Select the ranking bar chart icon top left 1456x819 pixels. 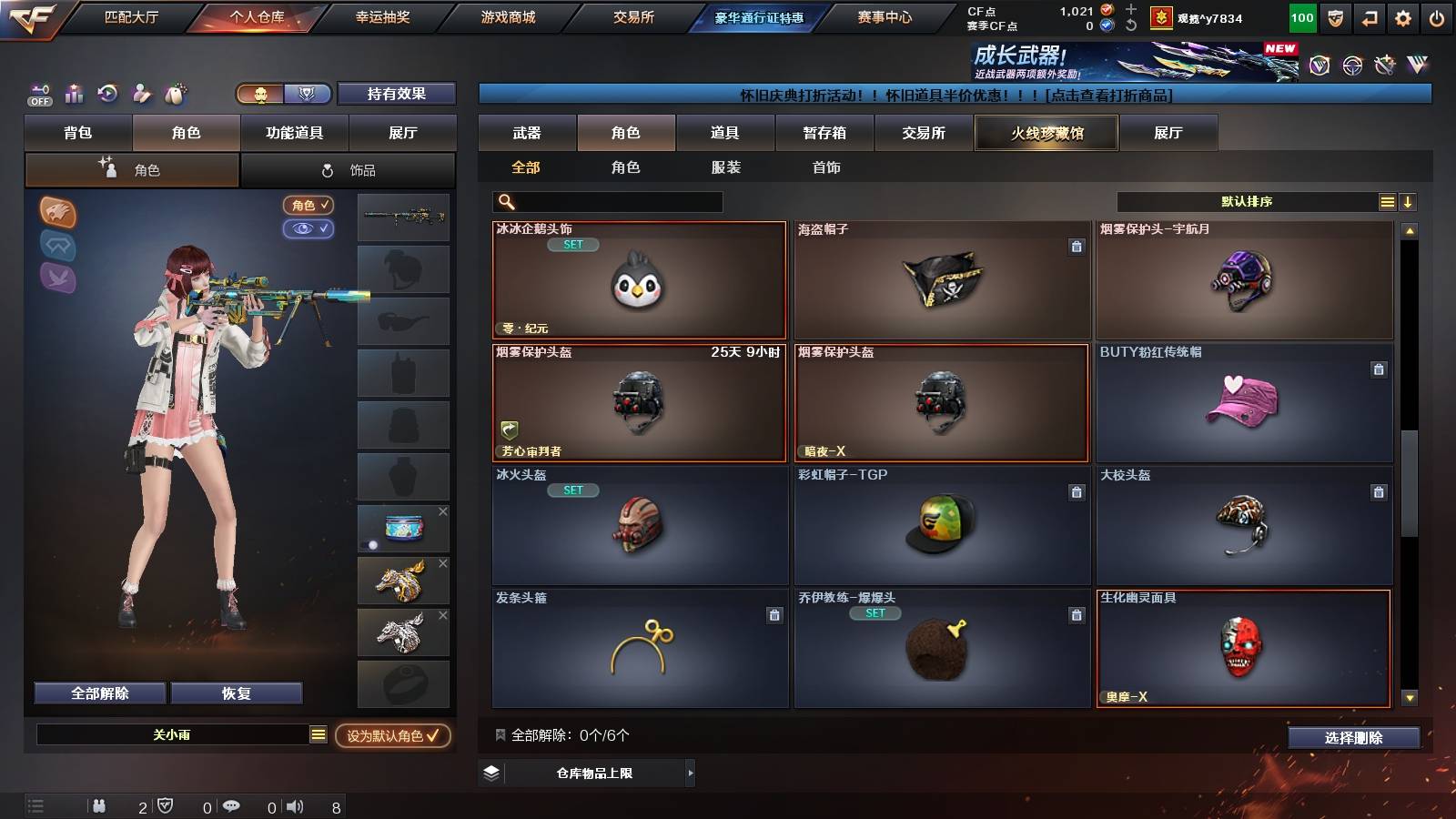tap(74, 94)
